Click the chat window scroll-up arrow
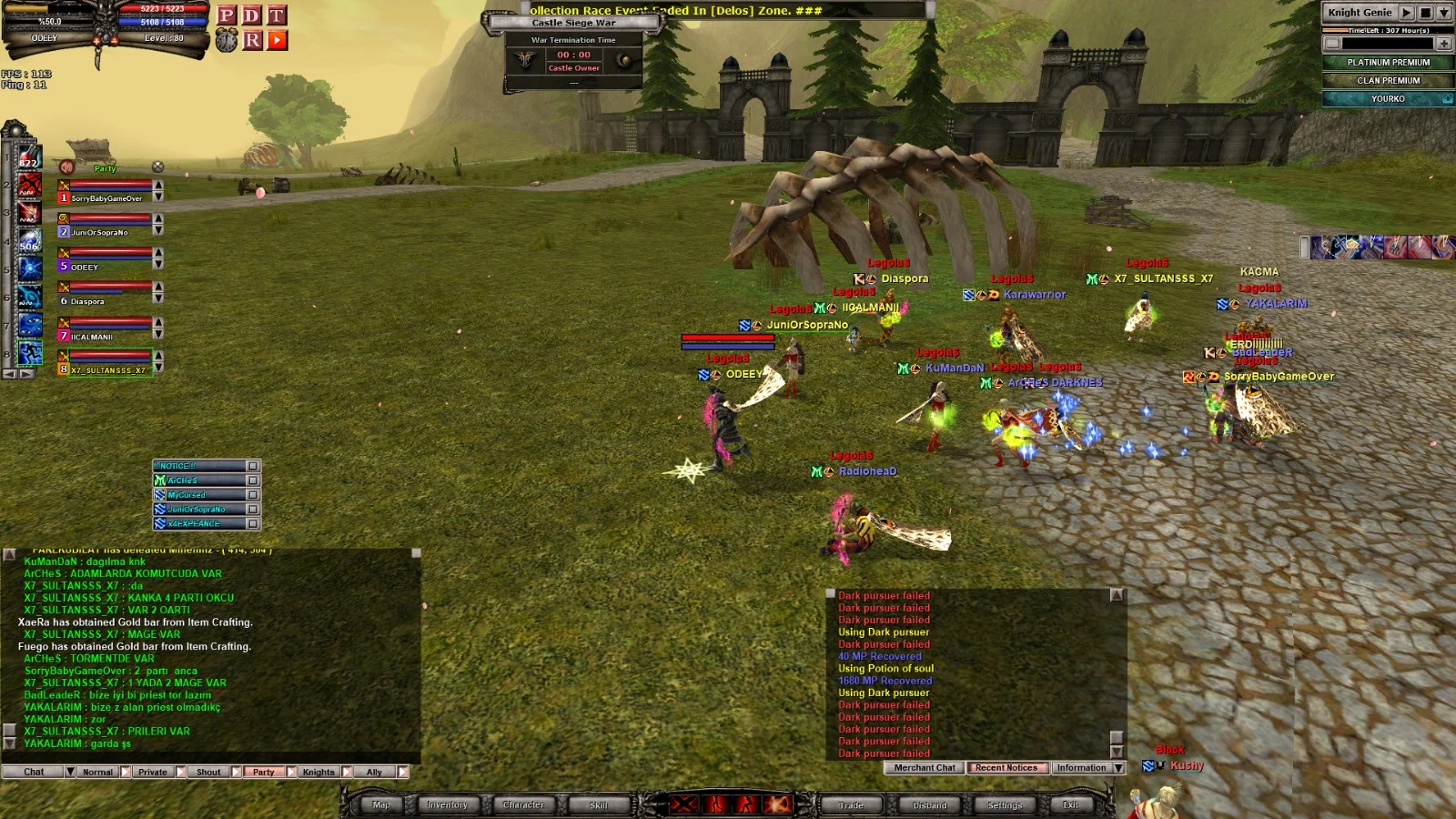 click(419, 551)
